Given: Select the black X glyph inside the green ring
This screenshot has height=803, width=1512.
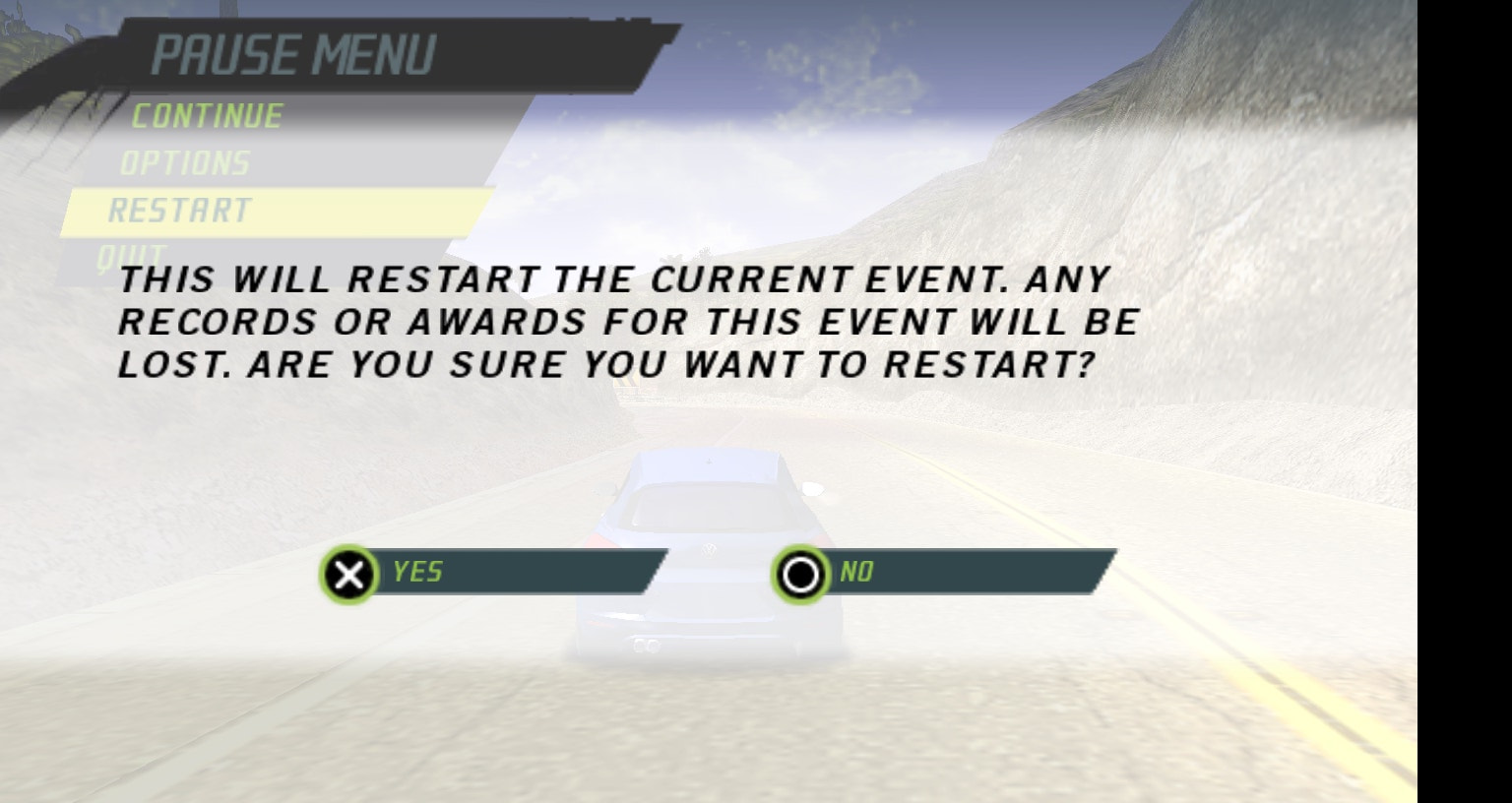Looking at the screenshot, I should 350,574.
